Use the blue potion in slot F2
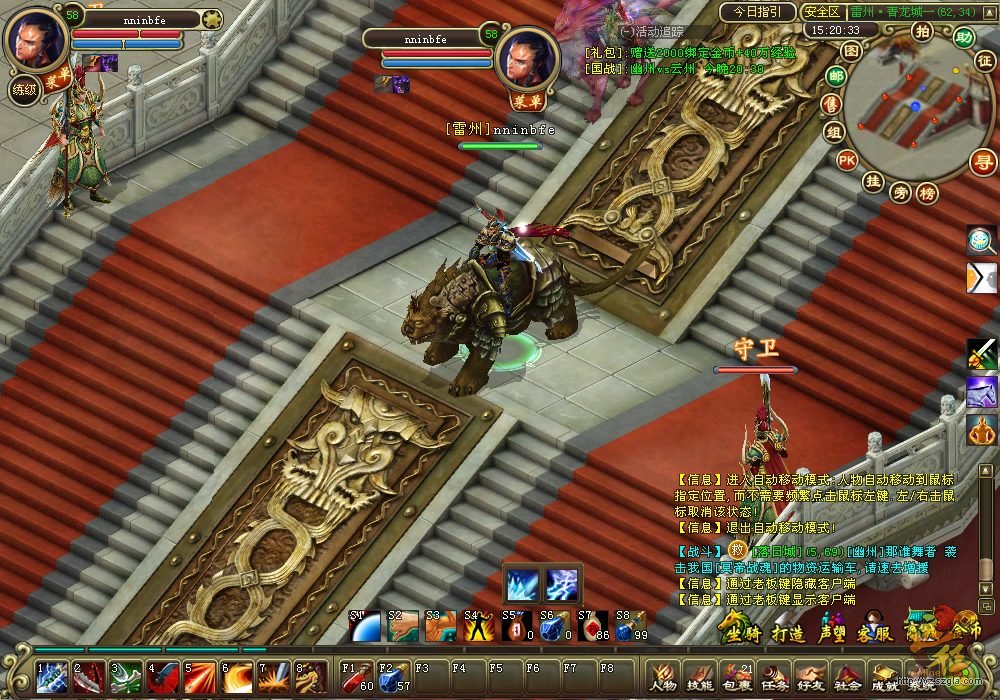The width and height of the screenshot is (1000, 700). pyautogui.click(x=392, y=676)
